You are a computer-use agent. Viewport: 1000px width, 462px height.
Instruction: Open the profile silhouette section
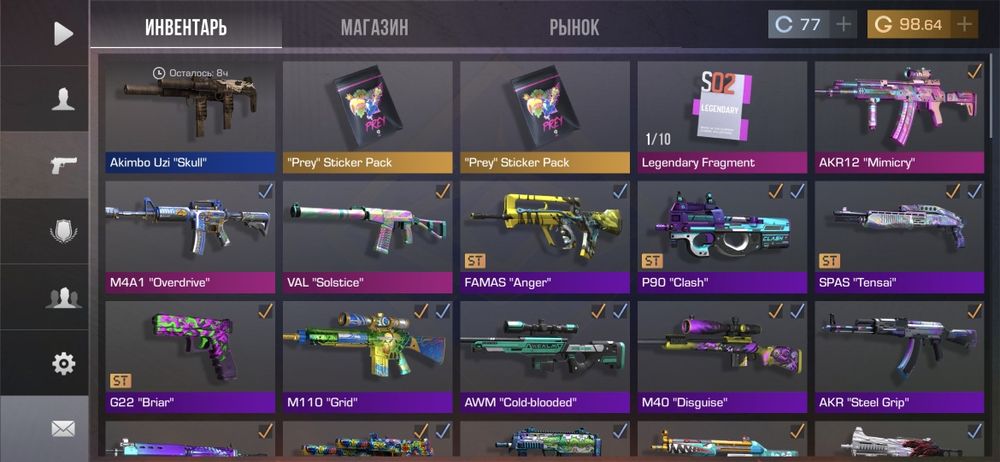[x=63, y=98]
